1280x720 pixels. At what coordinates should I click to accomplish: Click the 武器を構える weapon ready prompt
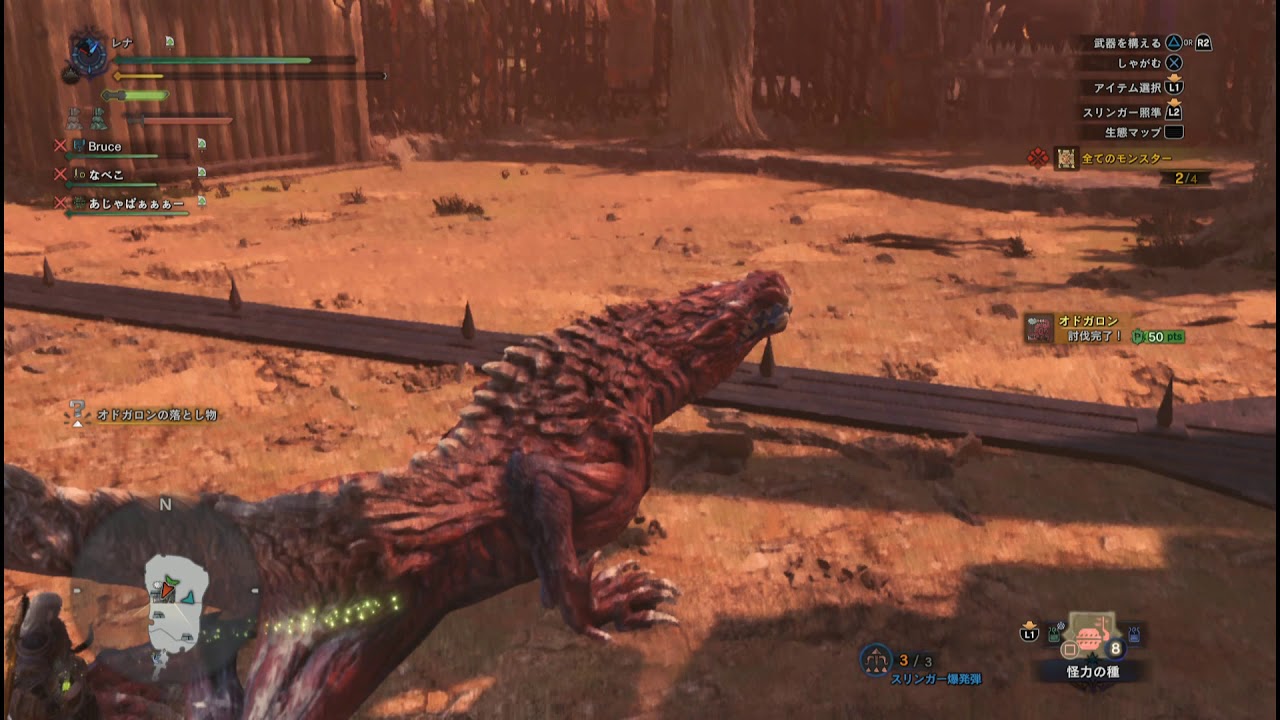click(1126, 43)
